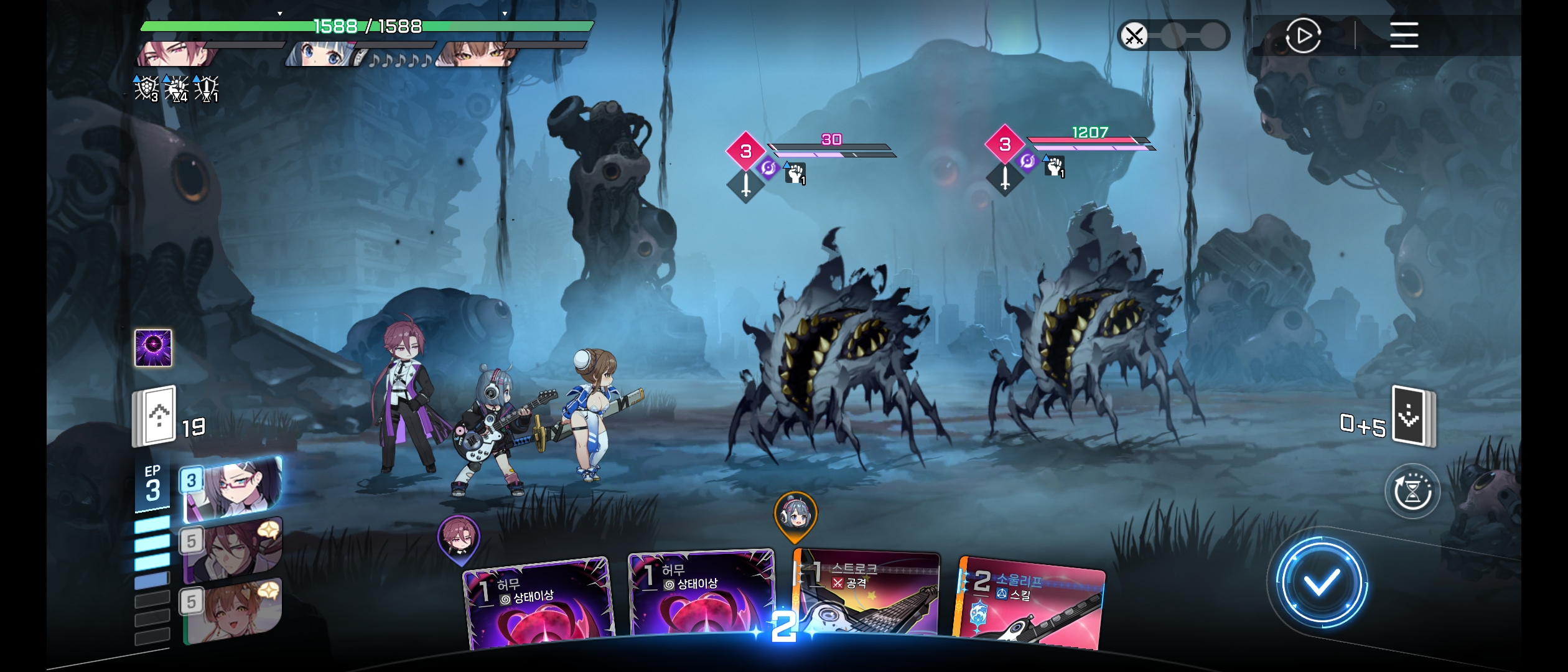Viewport: 1568px width, 672px height.
Task: Toggle auto-play battle mode
Action: [1302, 35]
